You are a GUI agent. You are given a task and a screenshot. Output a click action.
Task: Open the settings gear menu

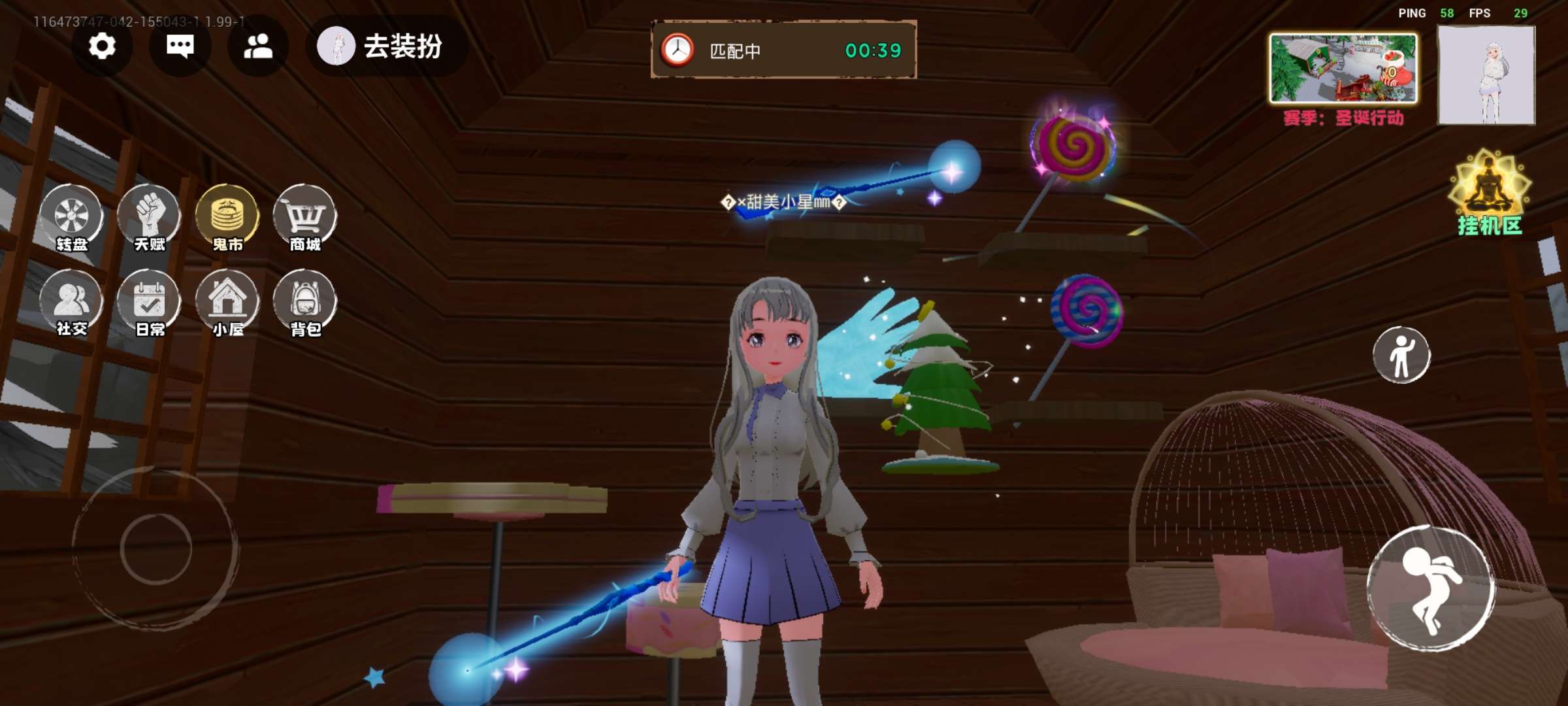tap(102, 46)
